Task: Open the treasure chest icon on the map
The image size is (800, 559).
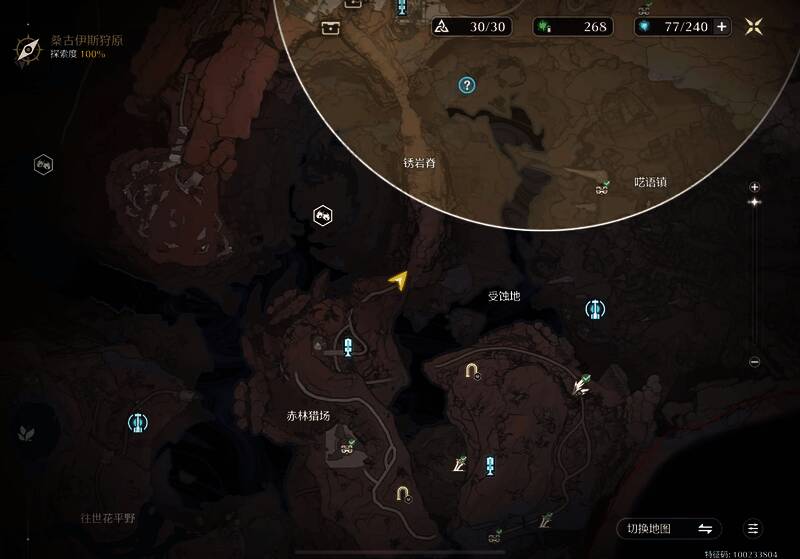Action: click(330, 28)
